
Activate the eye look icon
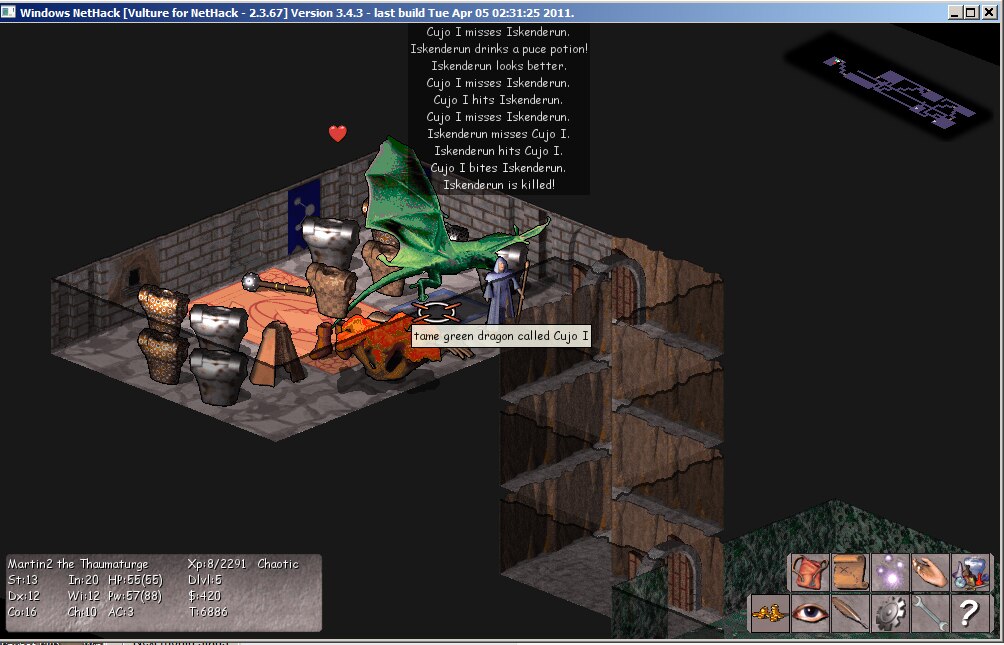[x=810, y=613]
